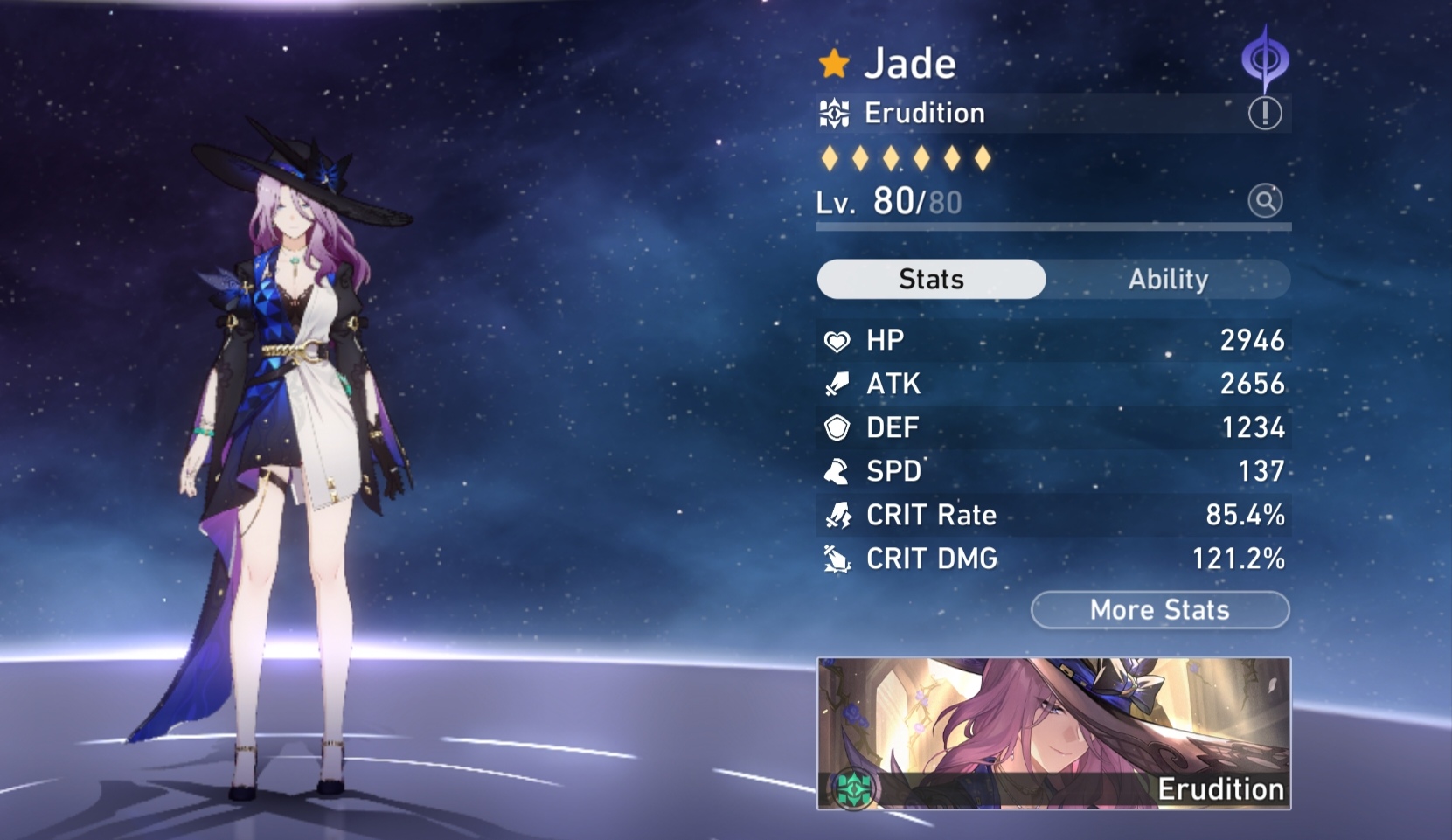Click the CRIT DMG icon
Screen dimensions: 1452x840
pos(837,559)
